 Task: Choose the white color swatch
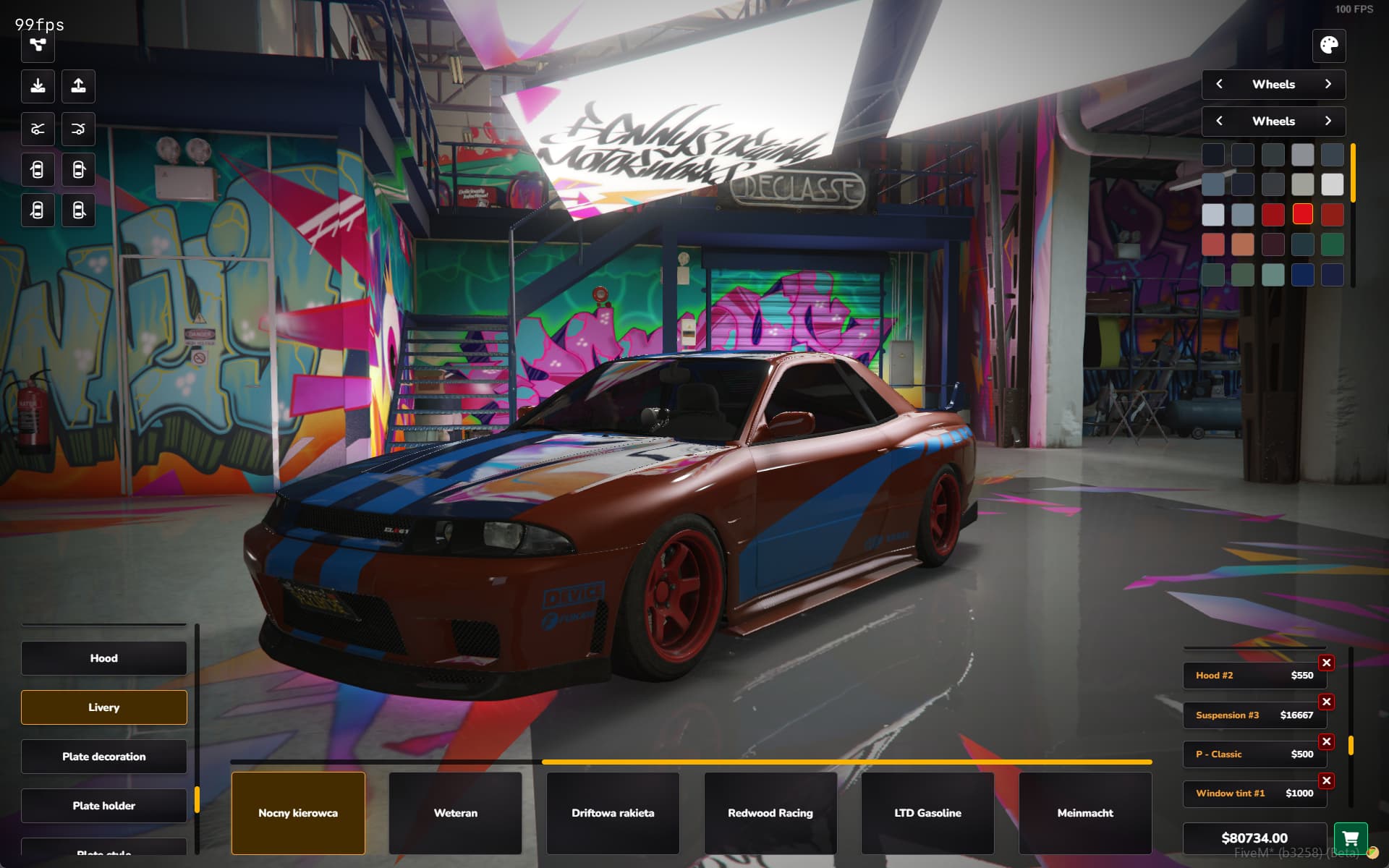point(1332,184)
